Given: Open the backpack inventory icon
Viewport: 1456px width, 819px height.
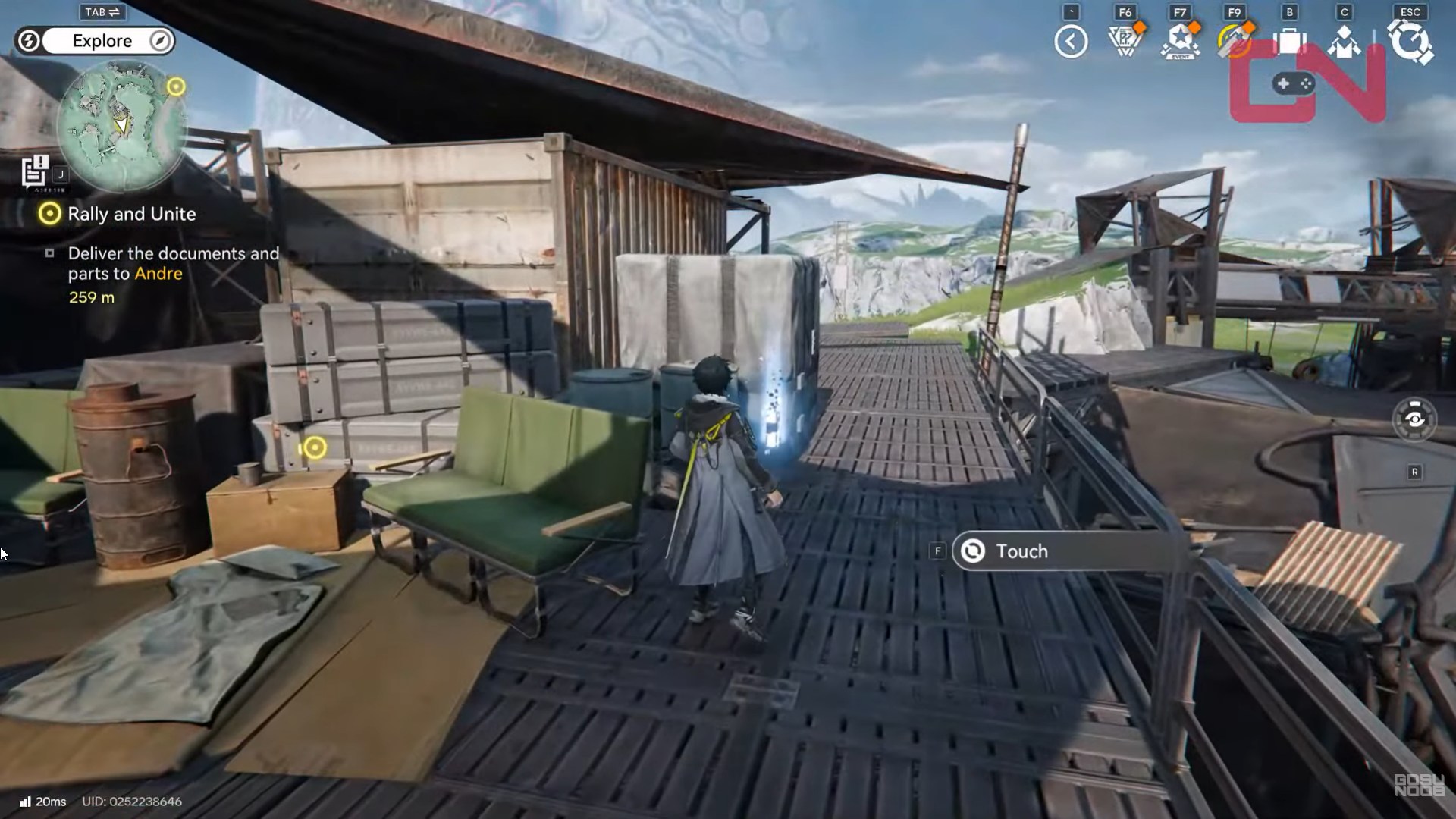Looking at the screenshot, I should 1289,42.
